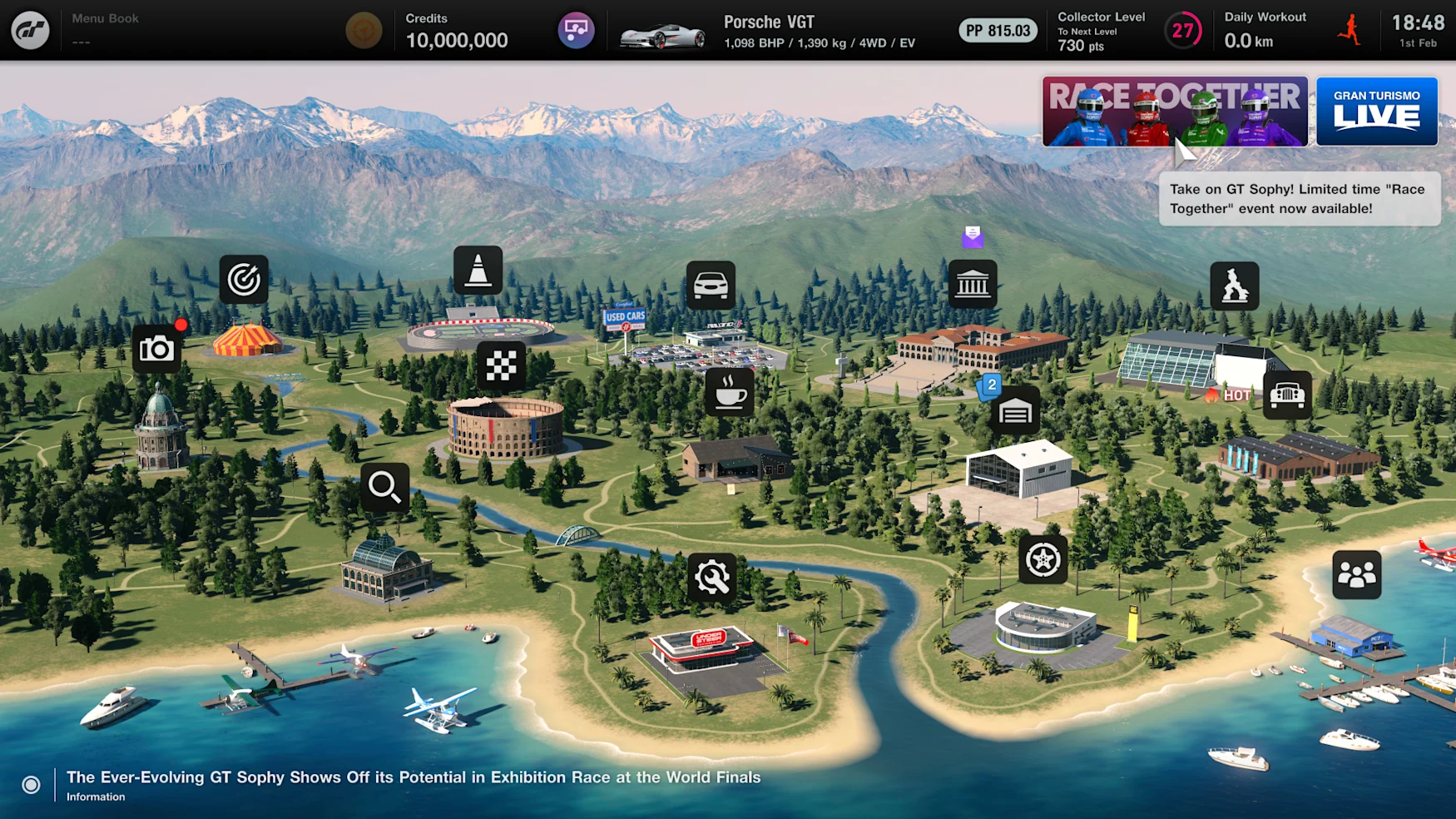The height and width of the screenshot is (819, 1456).
Task: Open the purple invitation envelope marker
Action: click(x=972, y=237)
